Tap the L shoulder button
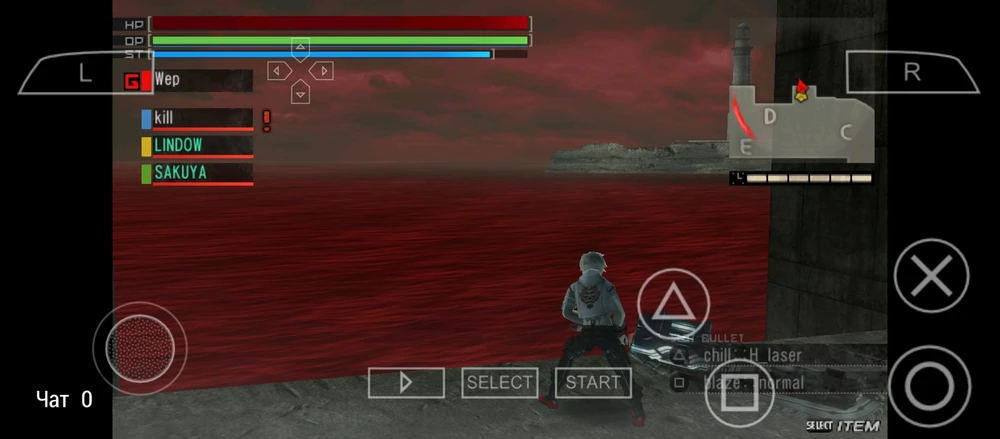 point(84,72)
